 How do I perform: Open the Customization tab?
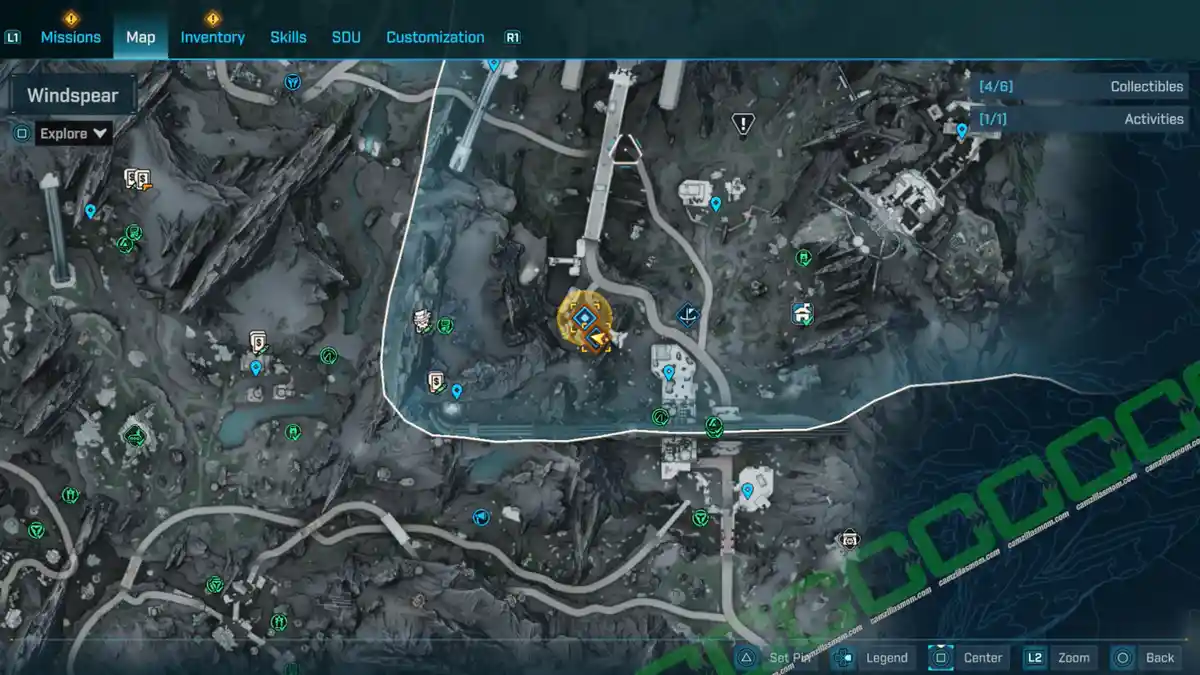tap(435, 37)
